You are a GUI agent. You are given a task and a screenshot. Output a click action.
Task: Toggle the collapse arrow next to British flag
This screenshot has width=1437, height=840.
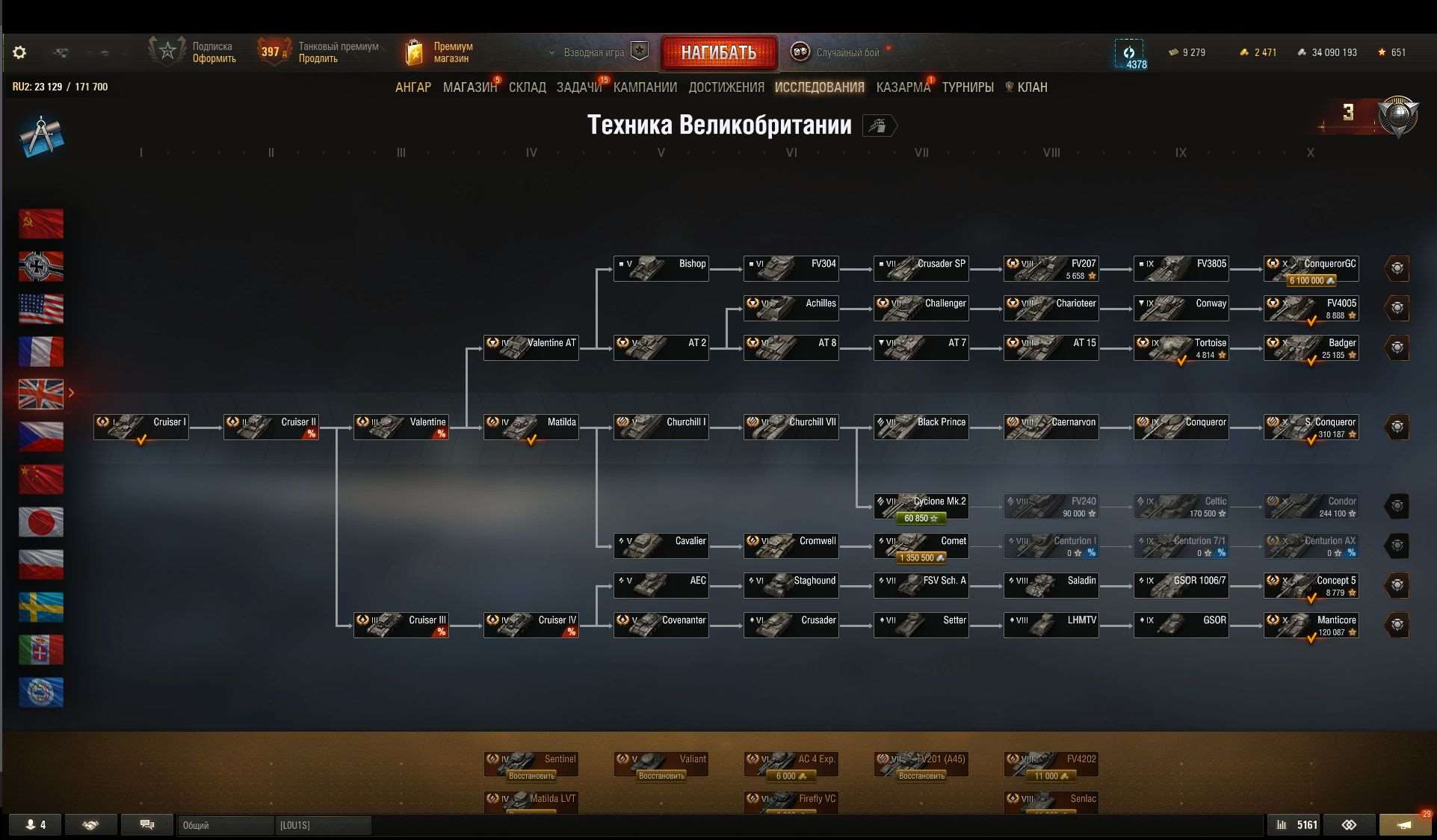[x=72, y=393]
